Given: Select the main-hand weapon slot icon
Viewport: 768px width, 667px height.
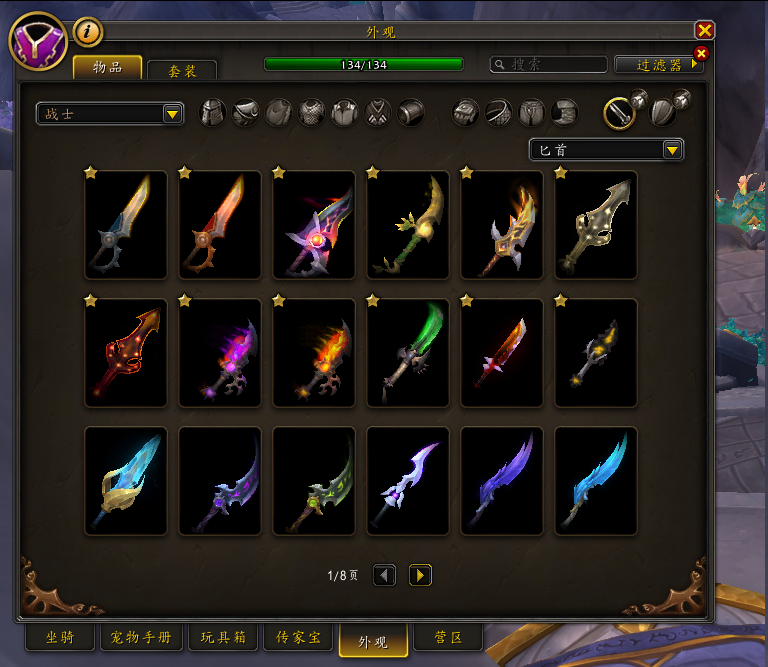Looking at the screenshot, I should [620, 112].
